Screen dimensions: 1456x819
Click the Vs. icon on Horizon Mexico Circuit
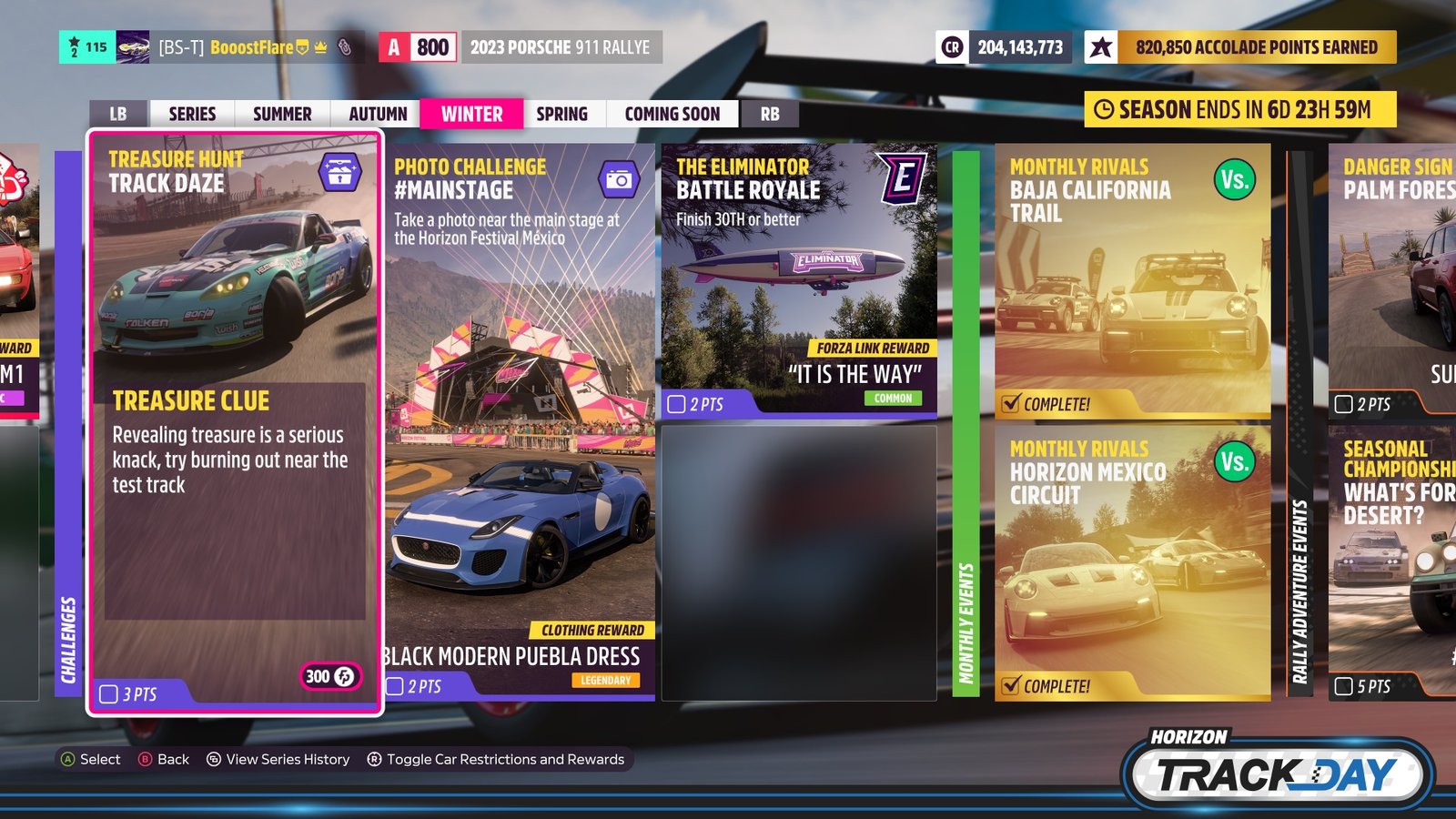[x=1236, y=463]
